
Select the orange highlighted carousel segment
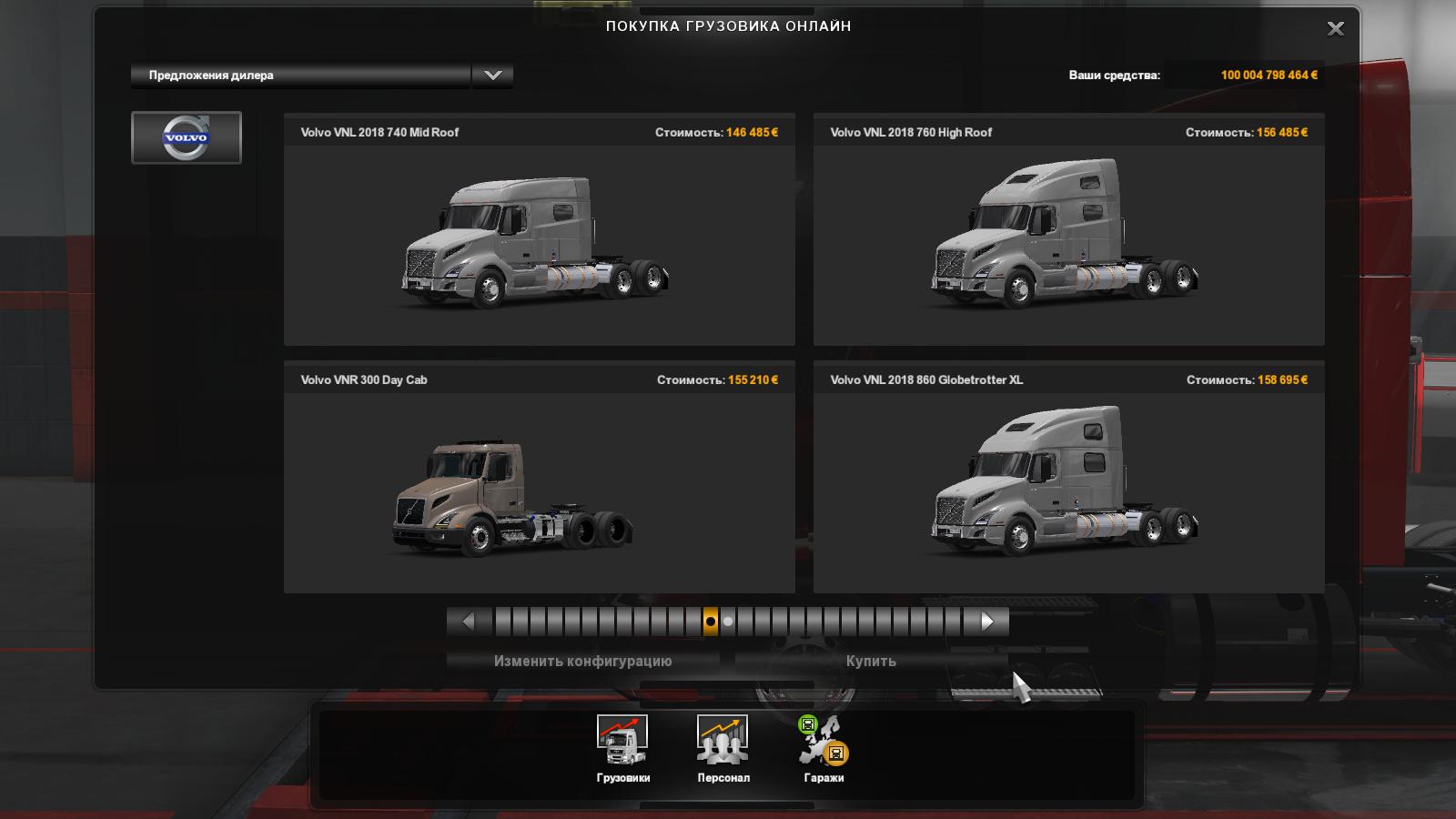[711, 622]
